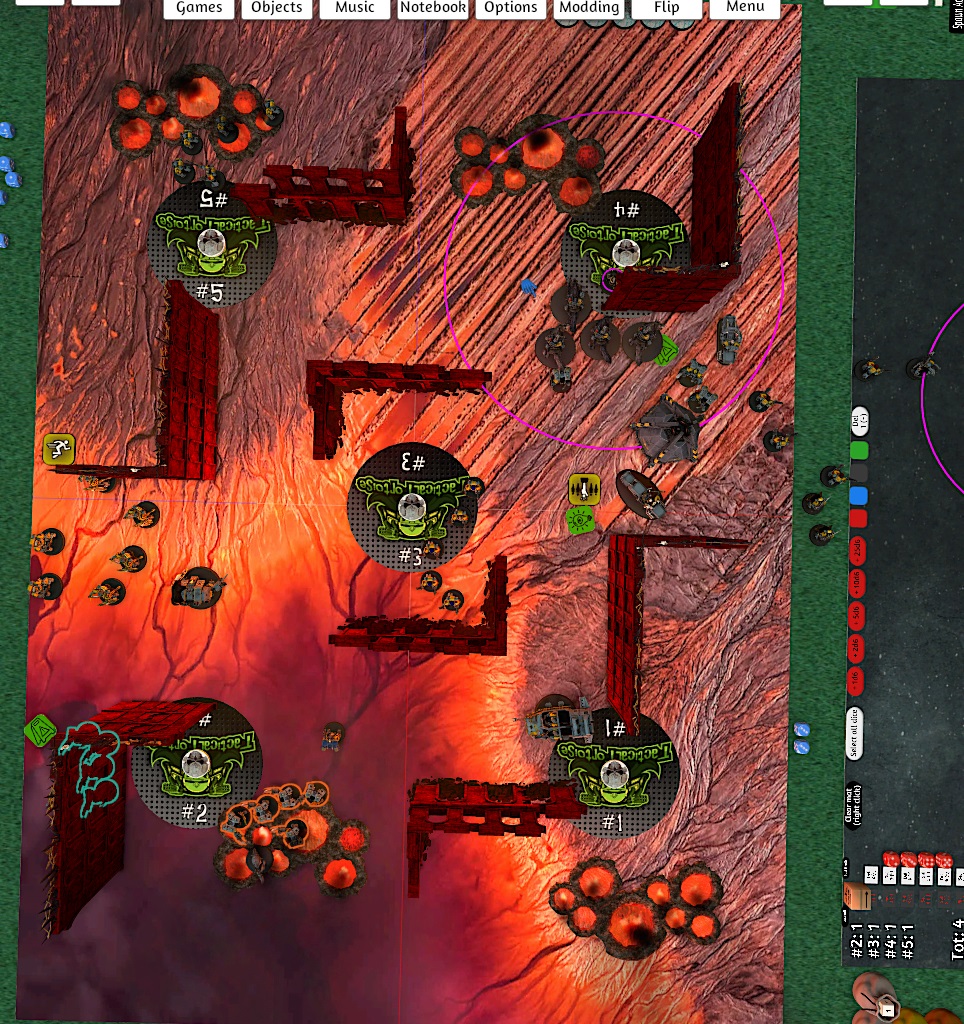Open the main Menu
This screenshot has width=964, height=1024.
click(745, 8)
